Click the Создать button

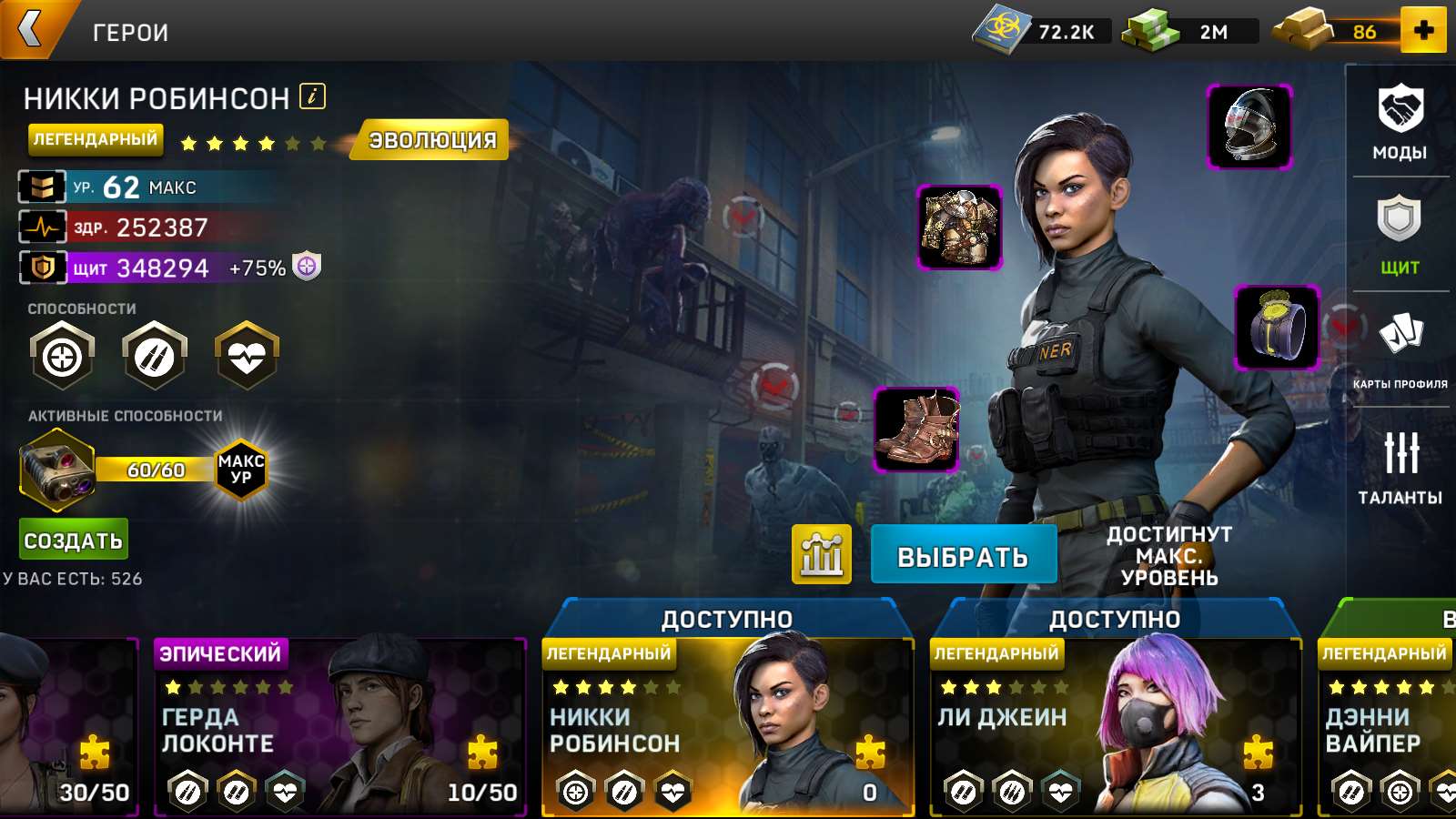coord(73,540)
